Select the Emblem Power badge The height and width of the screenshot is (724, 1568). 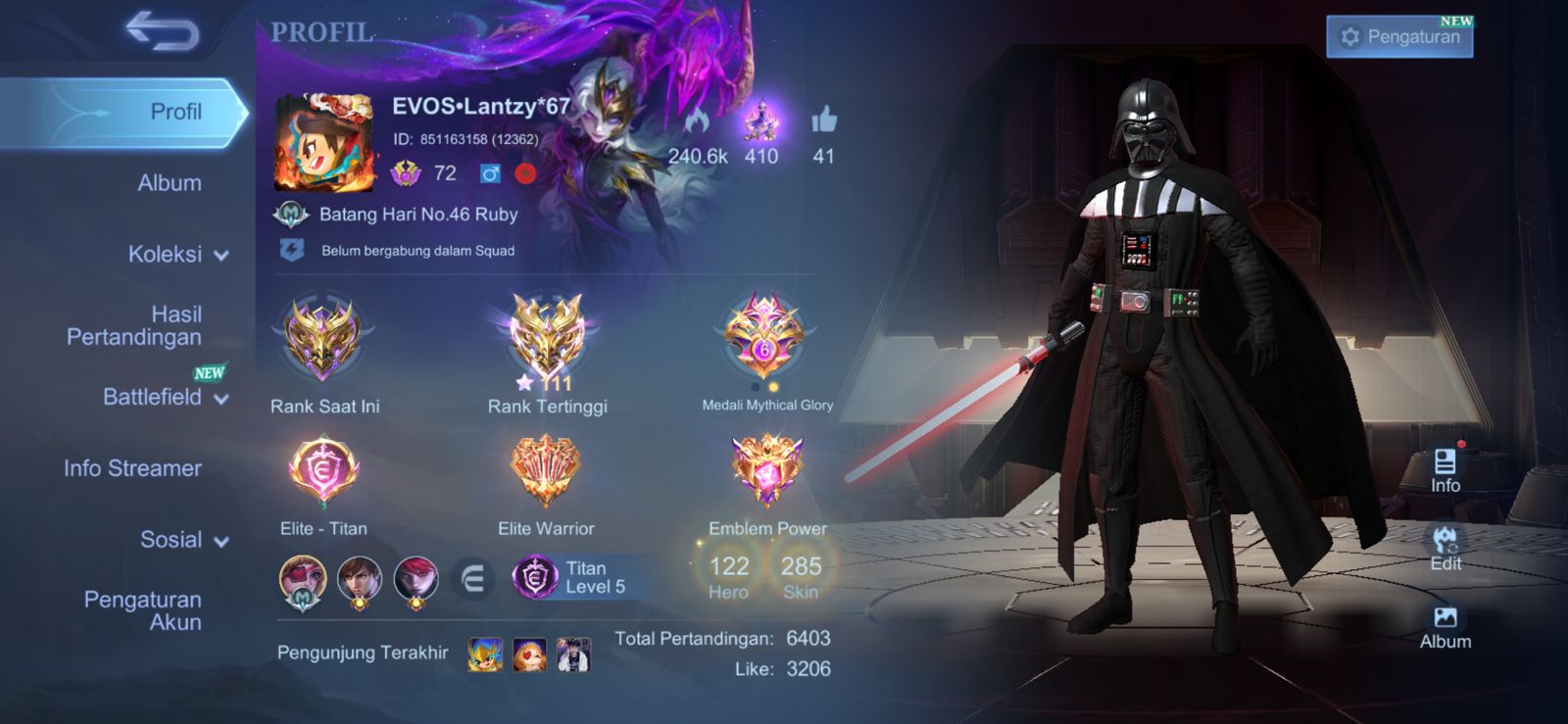click(x=767, y=472)
